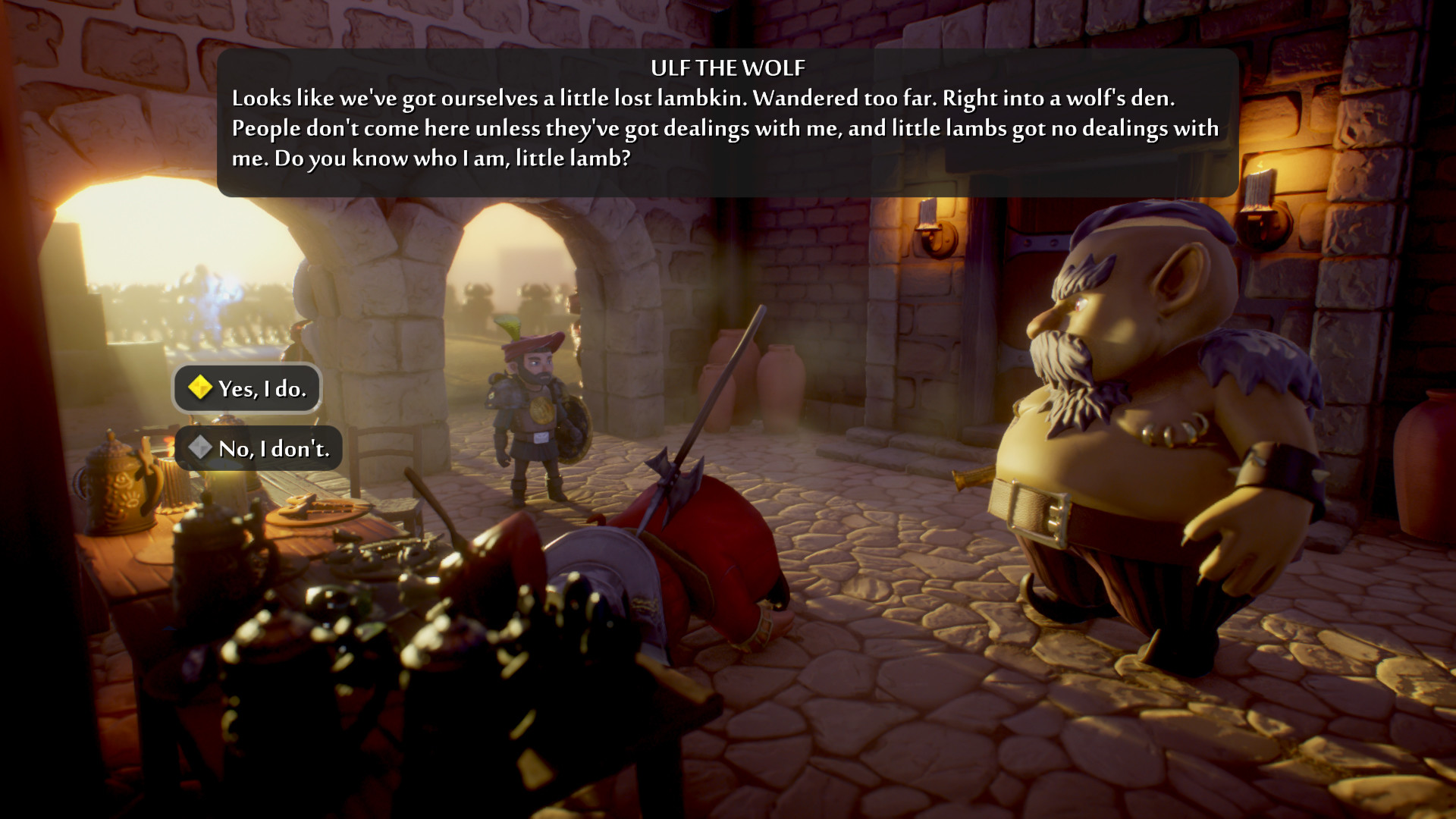Click the ULF THE WOLF name label
Viewport: 1456px width, 819px height.
point(726,67)
